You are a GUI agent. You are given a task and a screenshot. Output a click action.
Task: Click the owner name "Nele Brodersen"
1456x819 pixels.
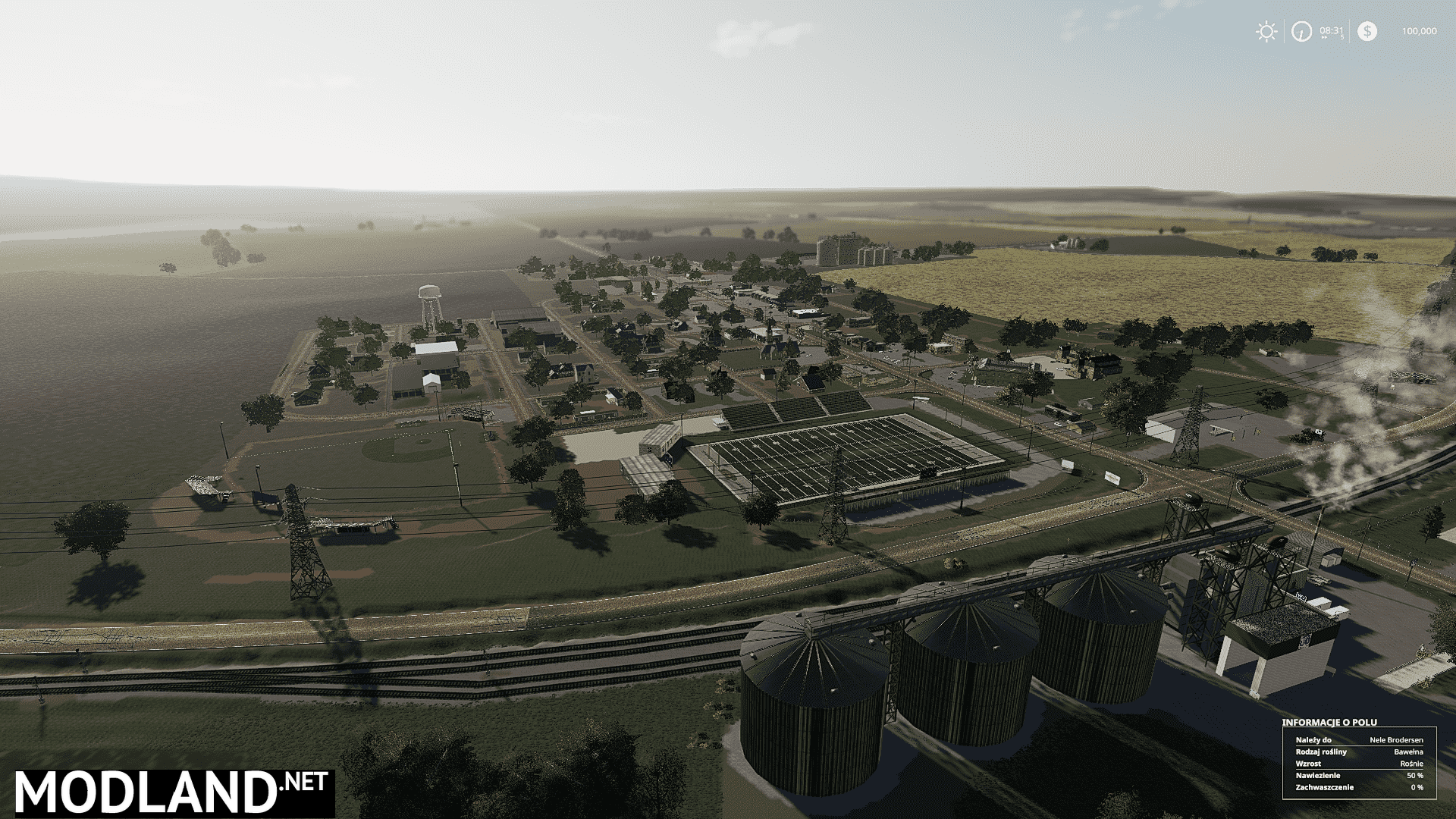(1397, 740)
